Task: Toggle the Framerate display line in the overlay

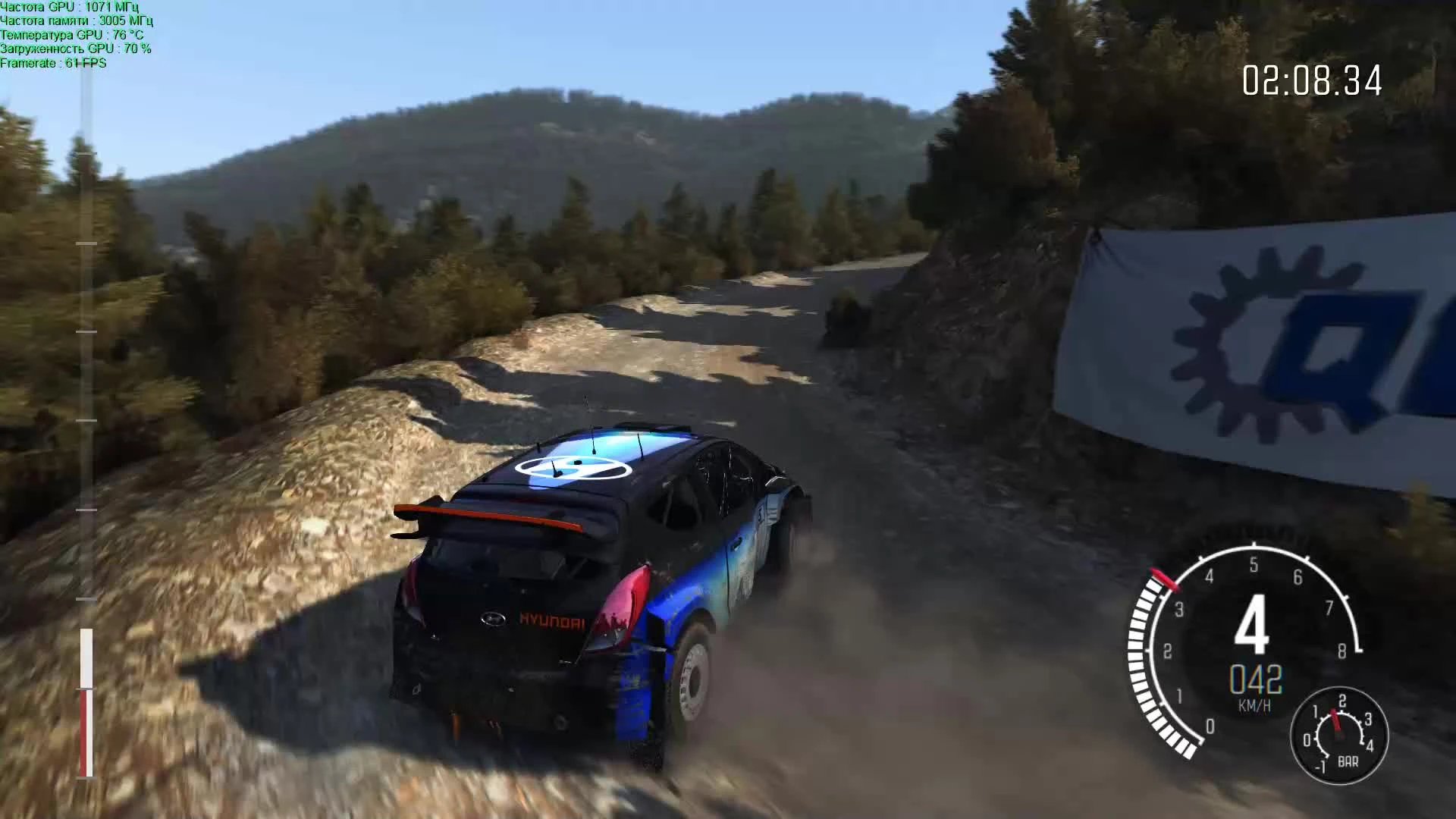Action: (53, 64)
